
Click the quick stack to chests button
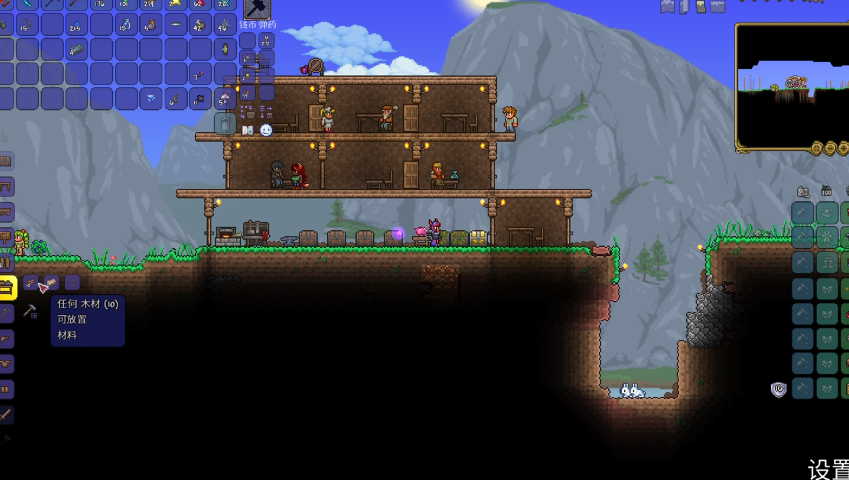click(248, 111)
